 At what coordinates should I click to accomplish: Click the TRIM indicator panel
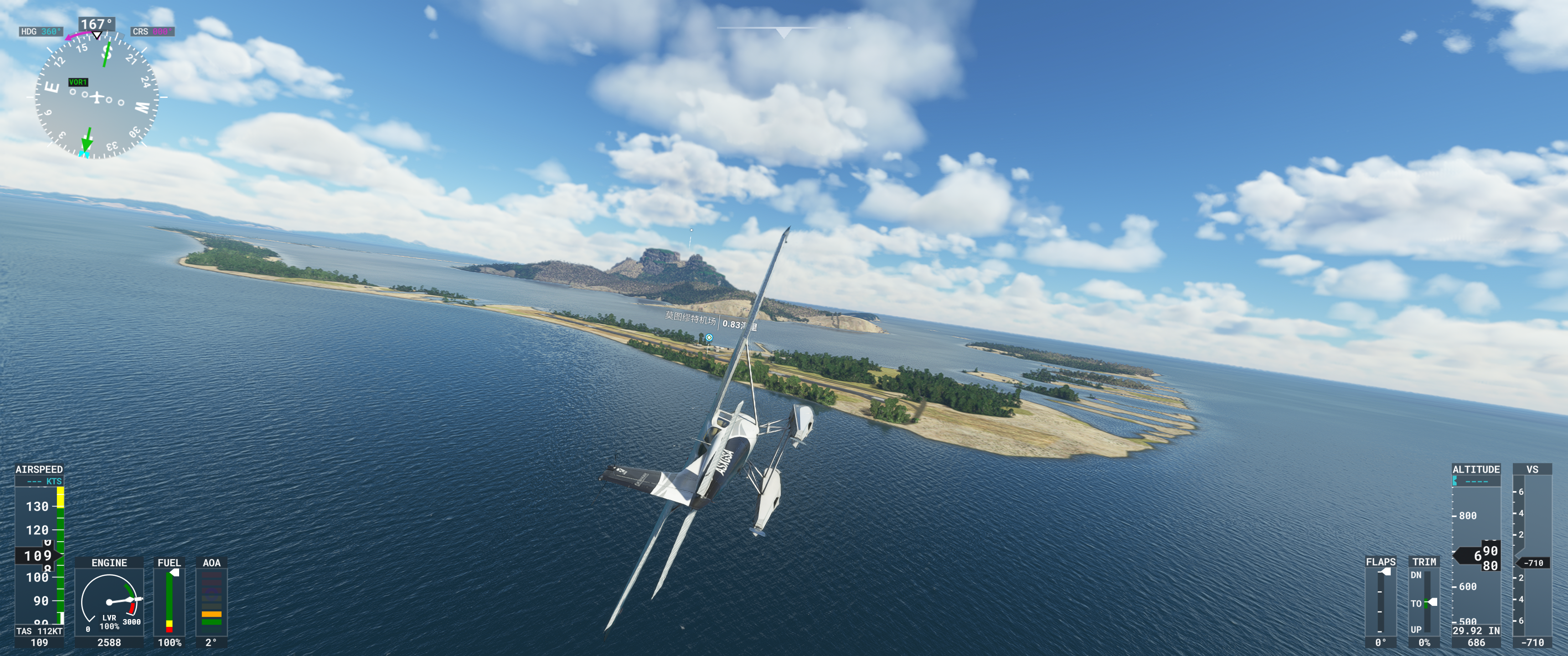coord(1424,601)
